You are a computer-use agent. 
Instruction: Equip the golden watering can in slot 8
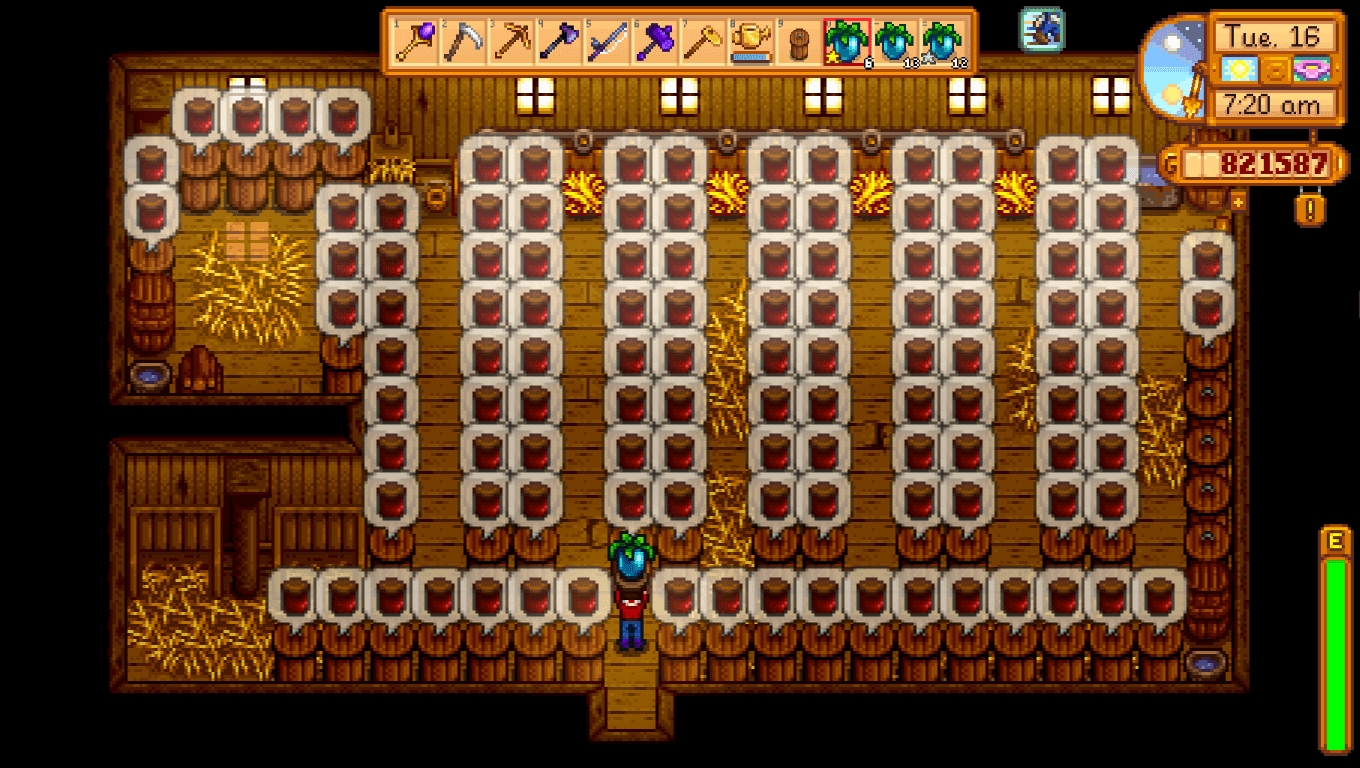753,38
